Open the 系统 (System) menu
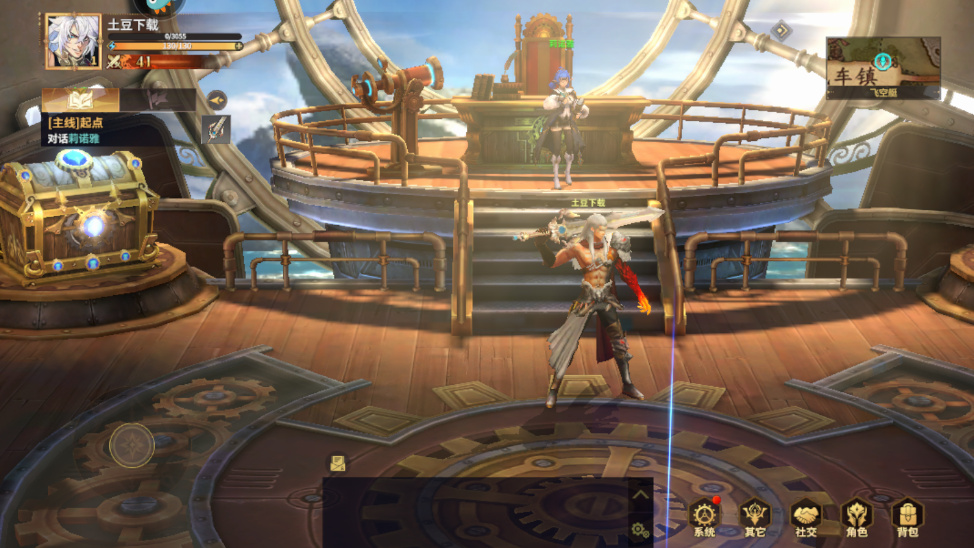 705,516
